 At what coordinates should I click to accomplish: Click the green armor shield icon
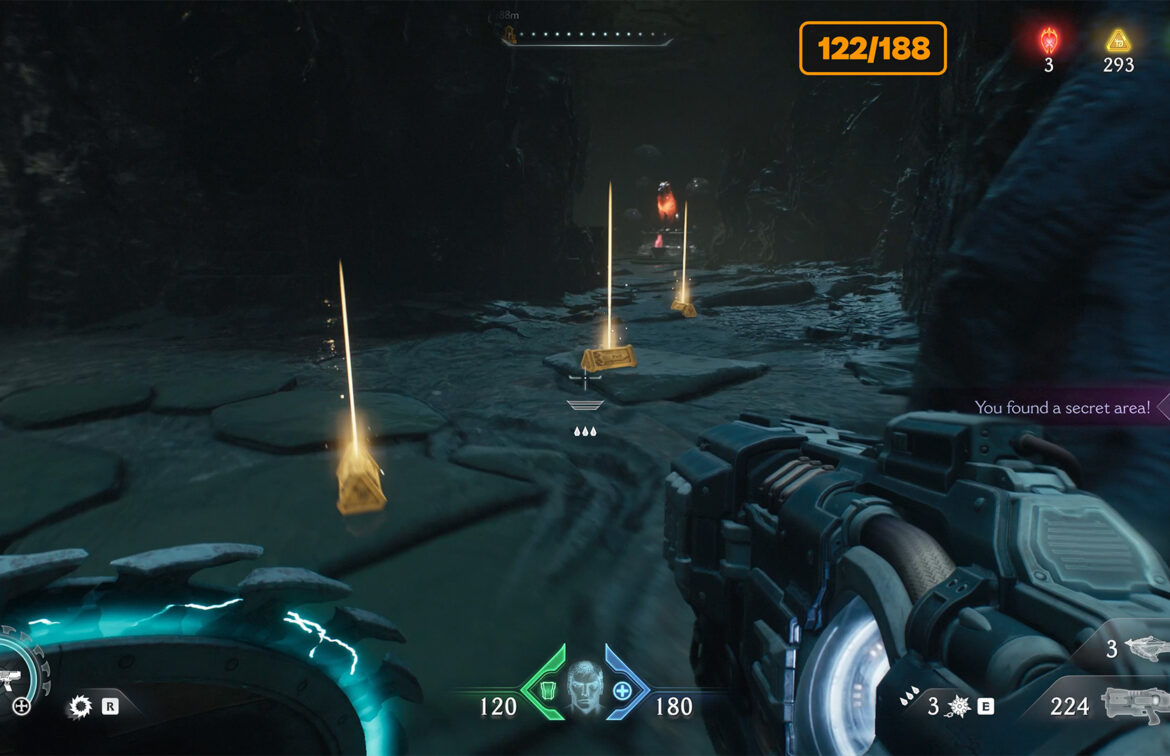[x=549, y=689]
